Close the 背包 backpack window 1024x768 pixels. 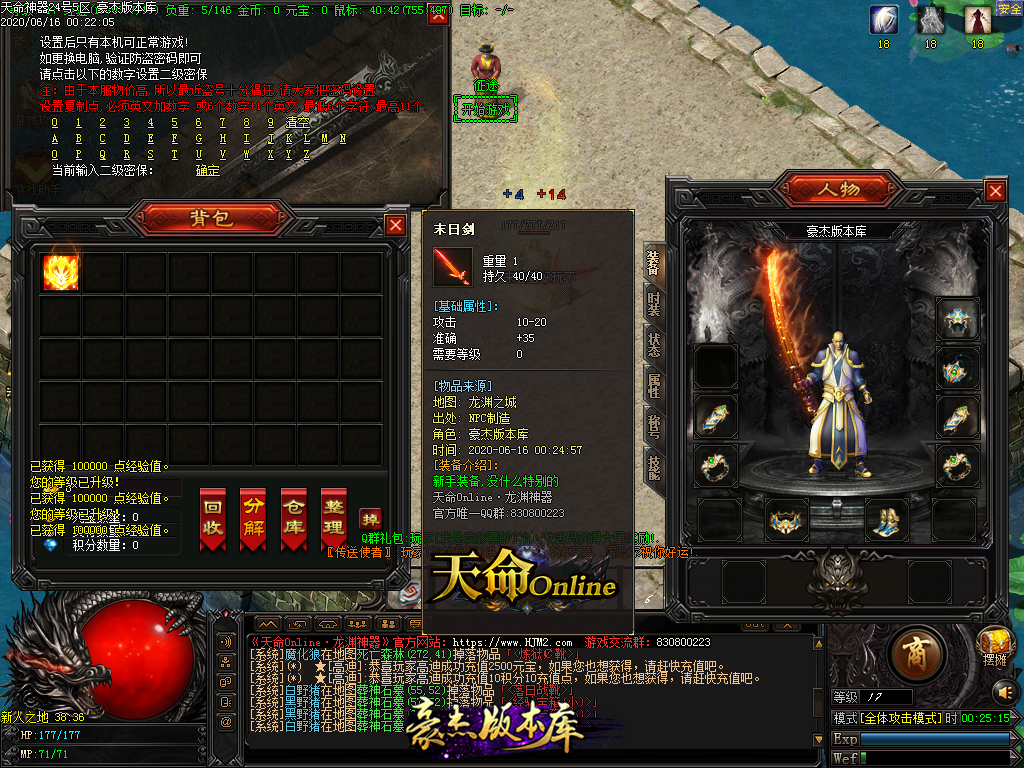pos(395,225)
